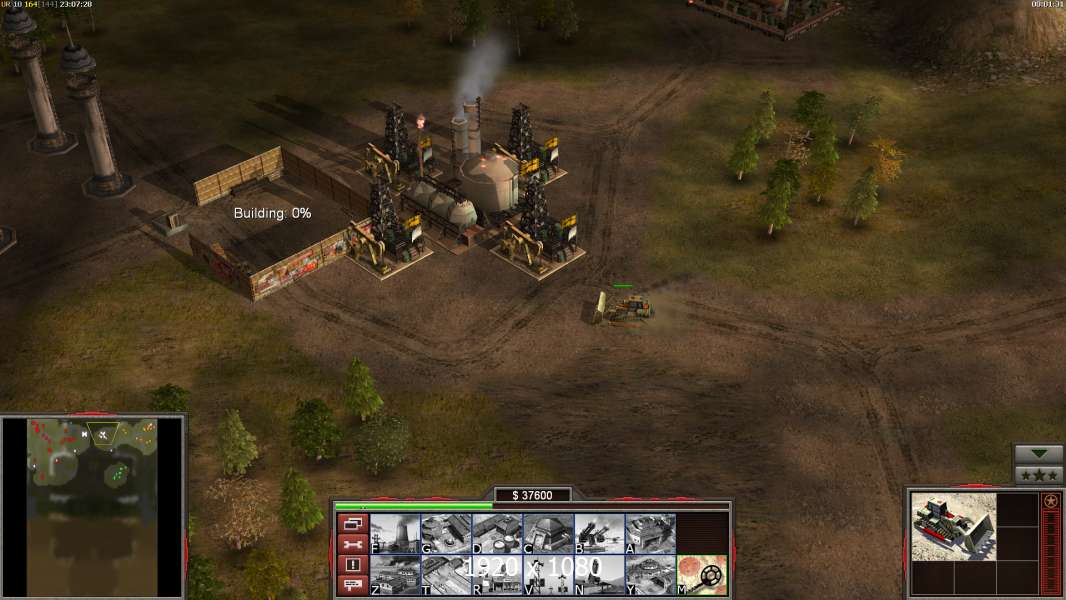Viewport: 1066px width, 600px height.
Task: Pick the airfield build icon marked T
Action: (446, 575)
